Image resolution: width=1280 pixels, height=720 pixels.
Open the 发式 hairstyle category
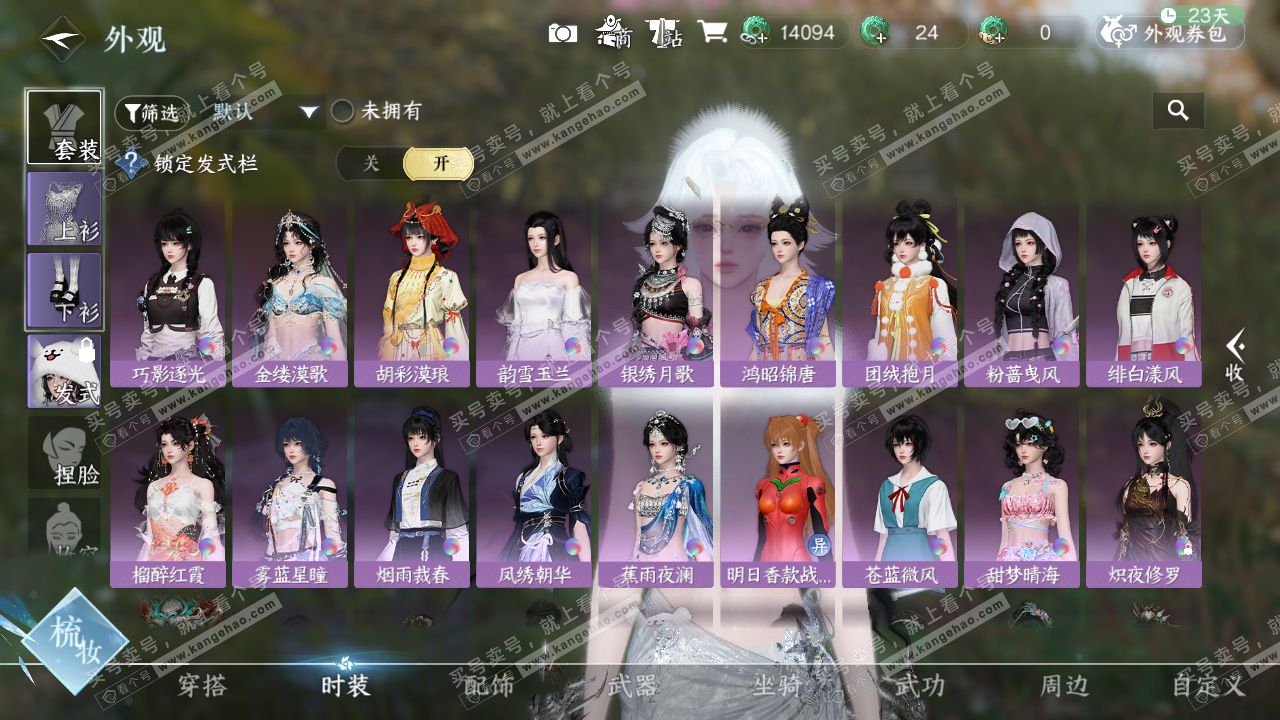[x=64, y=371]
